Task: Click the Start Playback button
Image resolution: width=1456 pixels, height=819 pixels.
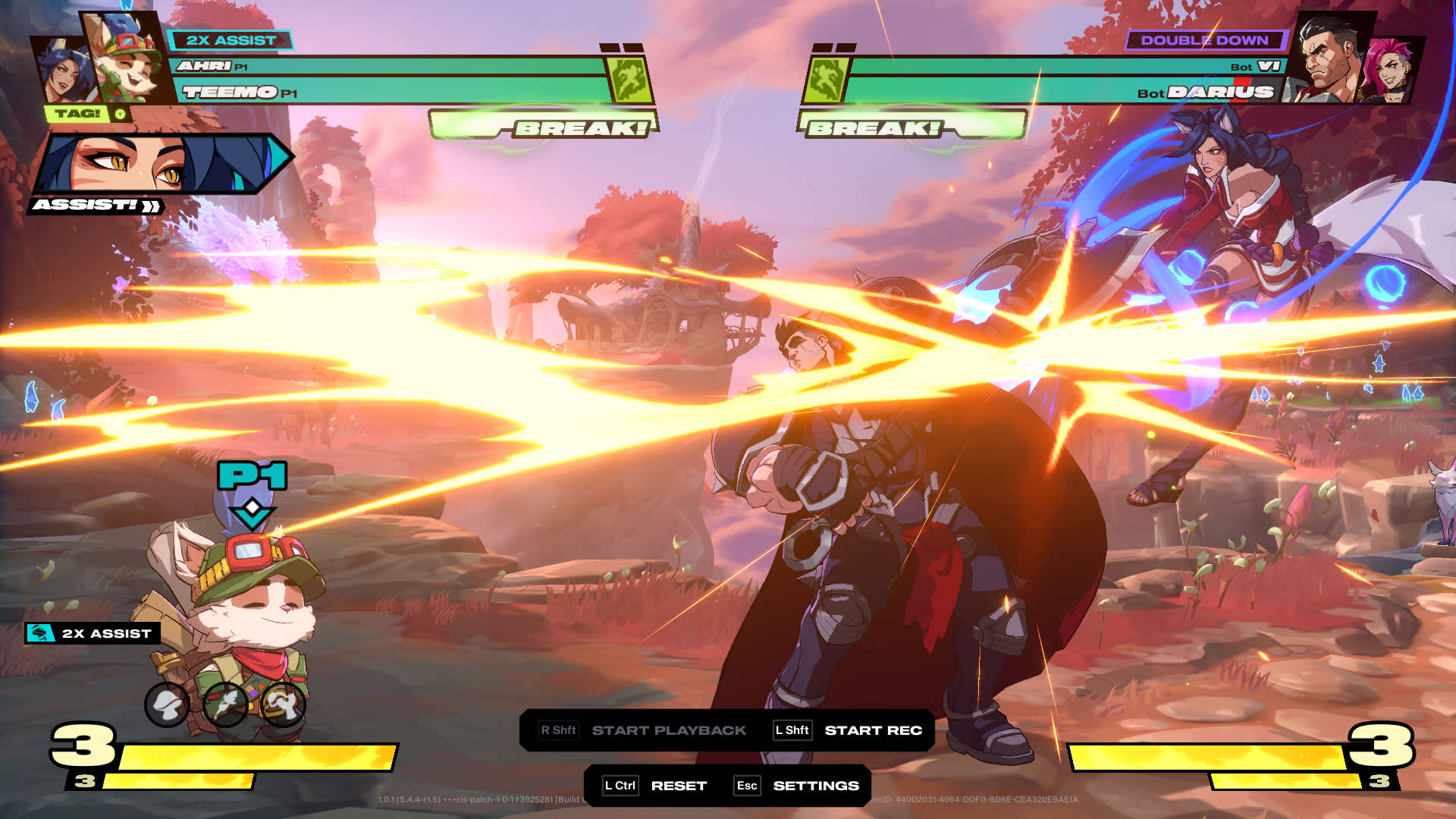Action: coord(668,730)
